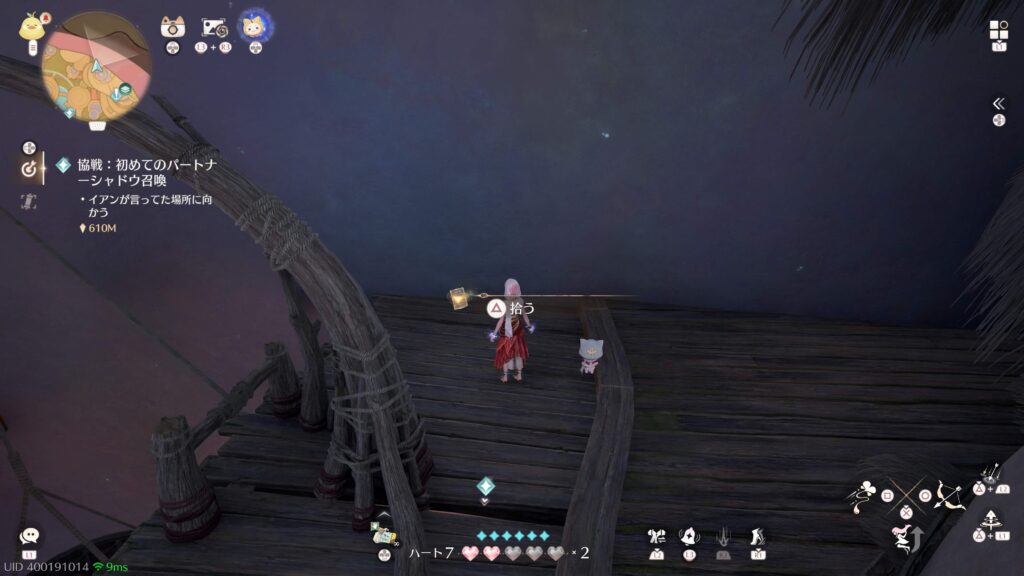Viewport: 1024px width, 576px height.
Task: Select the consumable item quick slot
Action: tap(384, 533)
